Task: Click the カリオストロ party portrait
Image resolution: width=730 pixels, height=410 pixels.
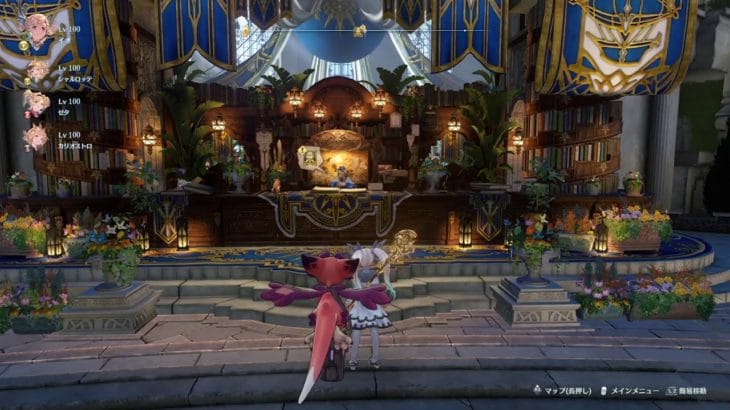Action: pos(37,136)
